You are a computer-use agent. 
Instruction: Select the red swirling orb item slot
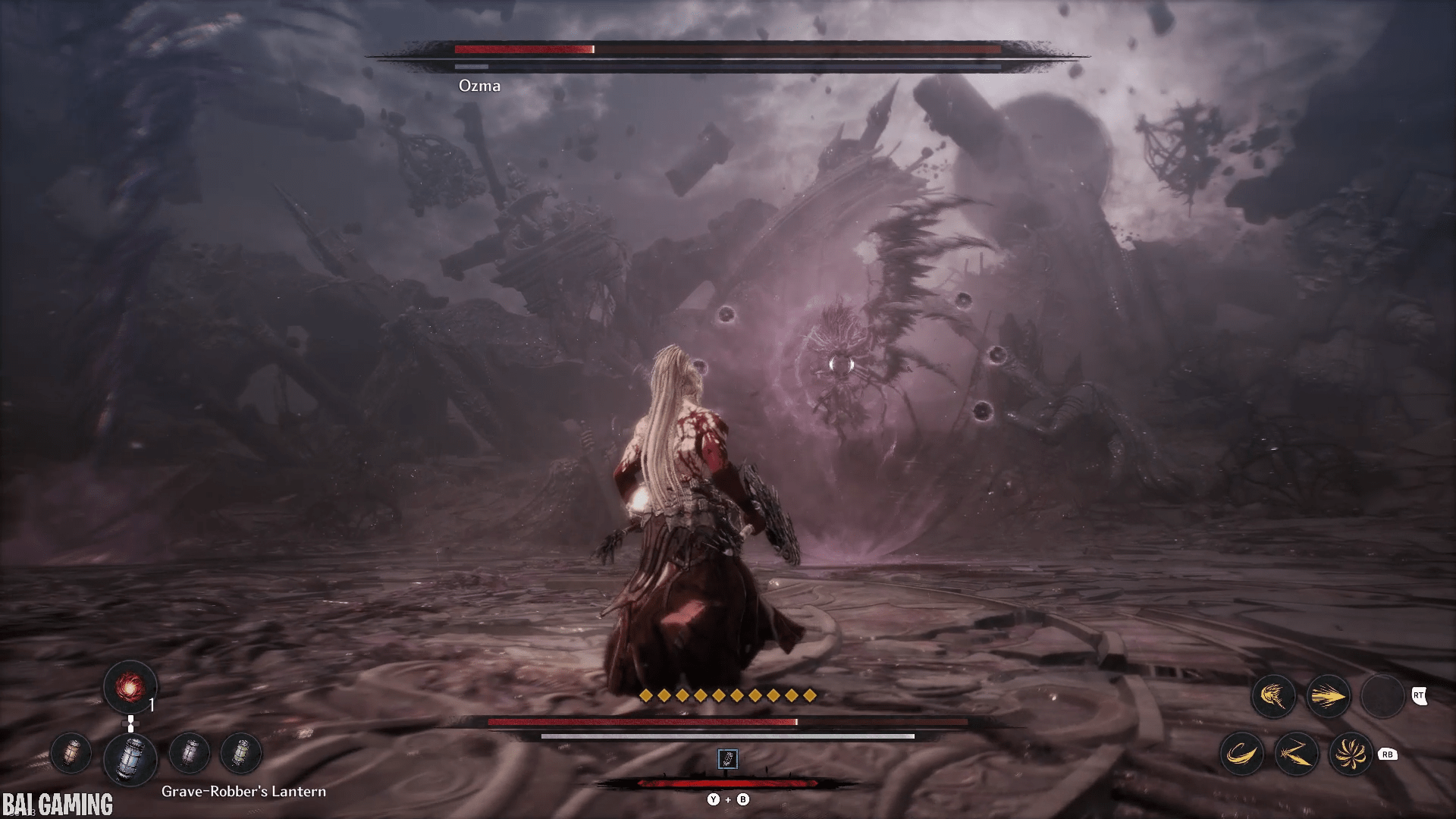[130, 688]
